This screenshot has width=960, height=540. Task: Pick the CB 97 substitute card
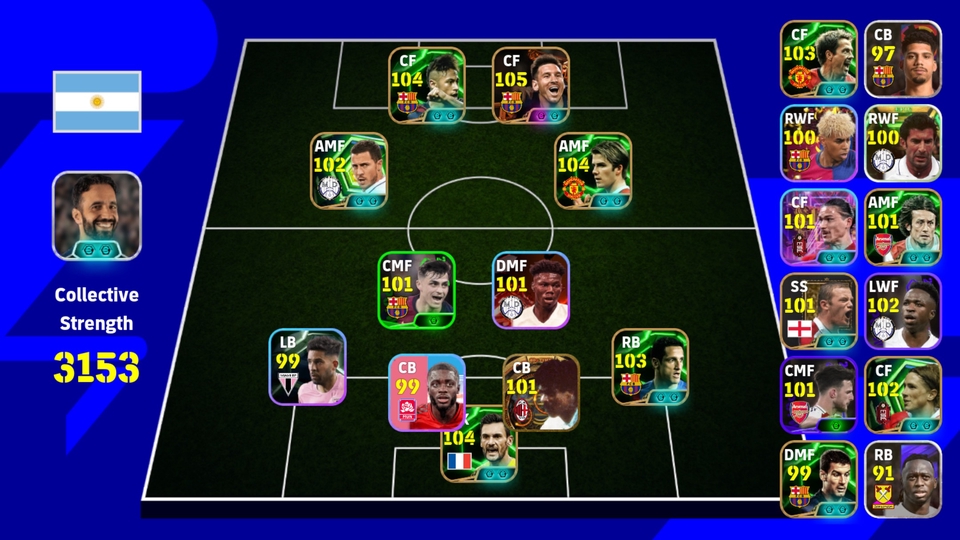[x=902, y=59]
